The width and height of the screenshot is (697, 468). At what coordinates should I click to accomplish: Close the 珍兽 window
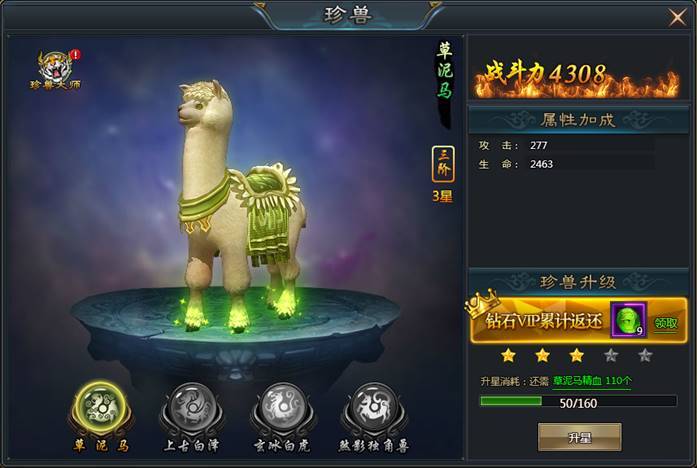coord(677,17)
